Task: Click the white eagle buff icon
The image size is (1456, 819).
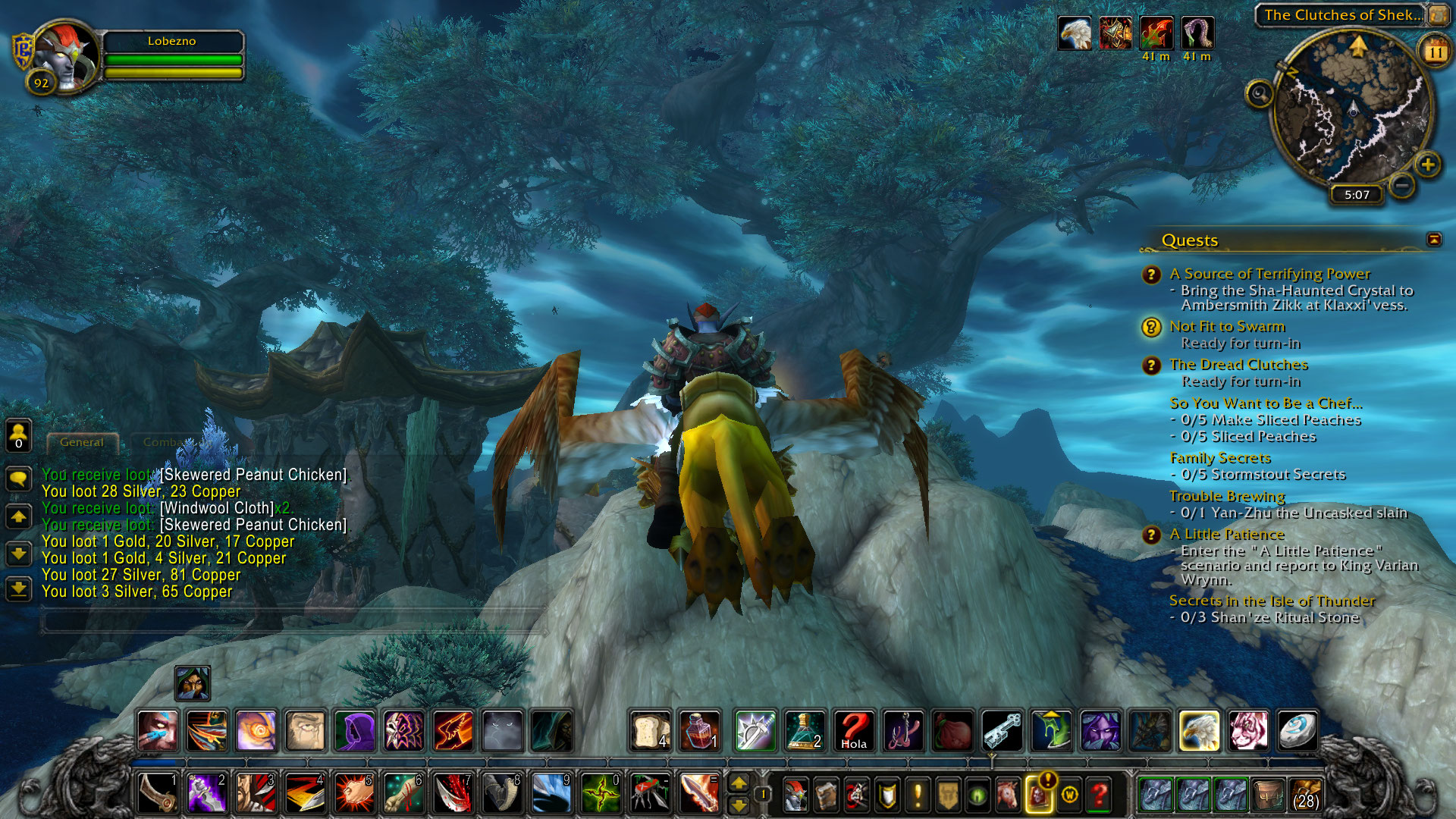Action: pyautogui.click(x=1075, y=34)
